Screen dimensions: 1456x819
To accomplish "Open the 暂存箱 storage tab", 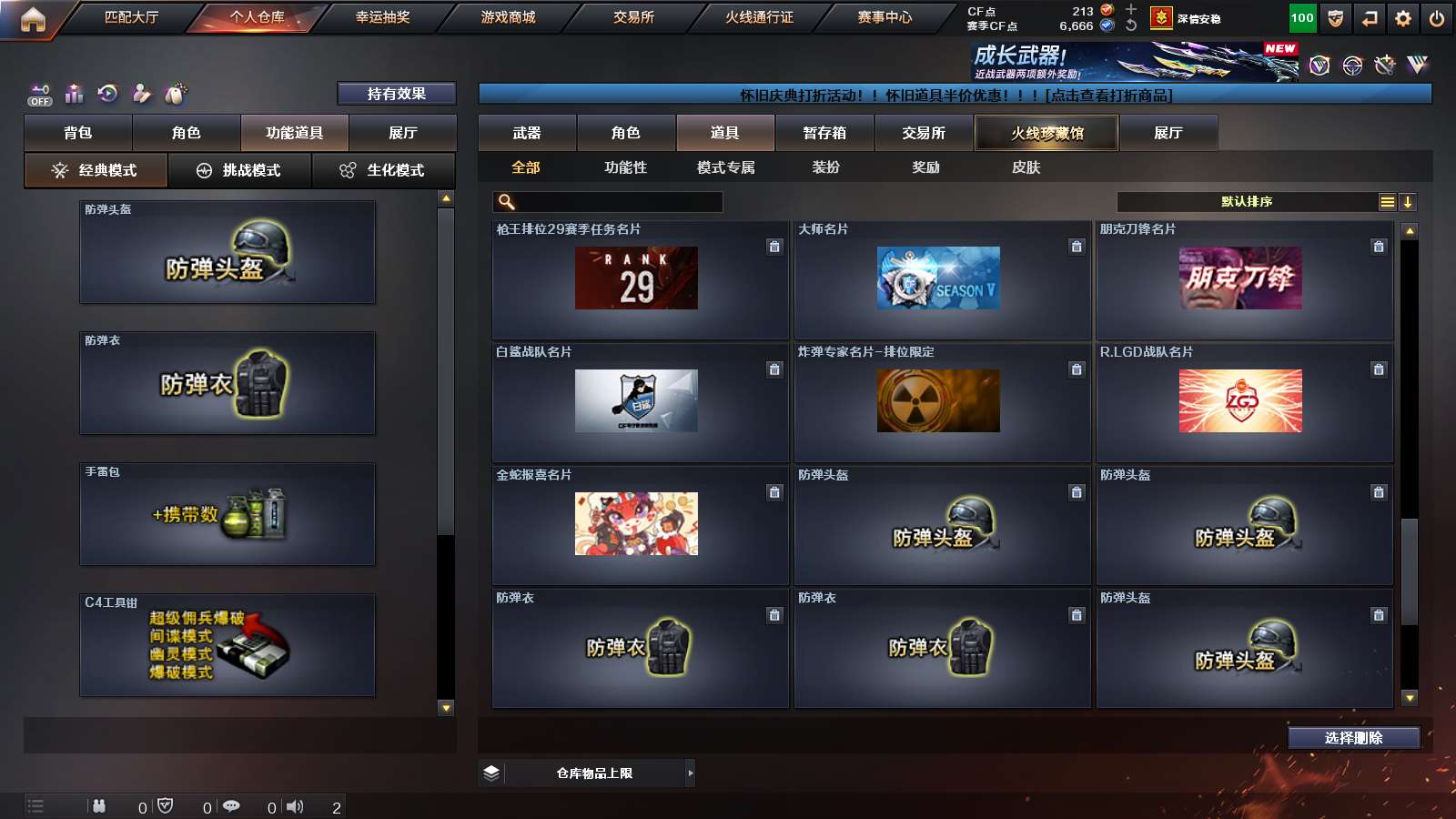I will (x=824, y=133).
